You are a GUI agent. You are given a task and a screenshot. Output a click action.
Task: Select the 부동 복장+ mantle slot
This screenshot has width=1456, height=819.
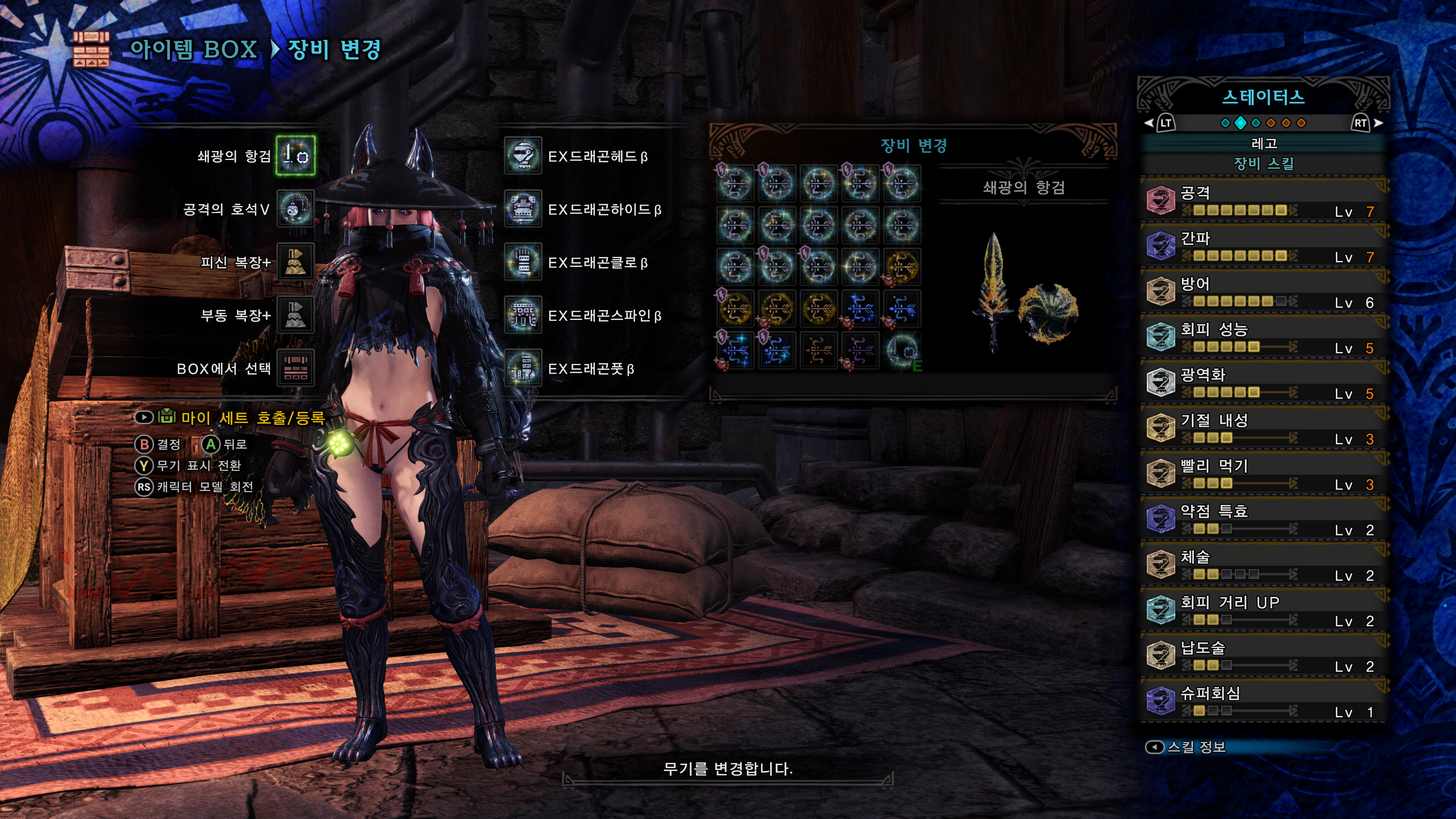pyautogui.click(x=295, y=315)
